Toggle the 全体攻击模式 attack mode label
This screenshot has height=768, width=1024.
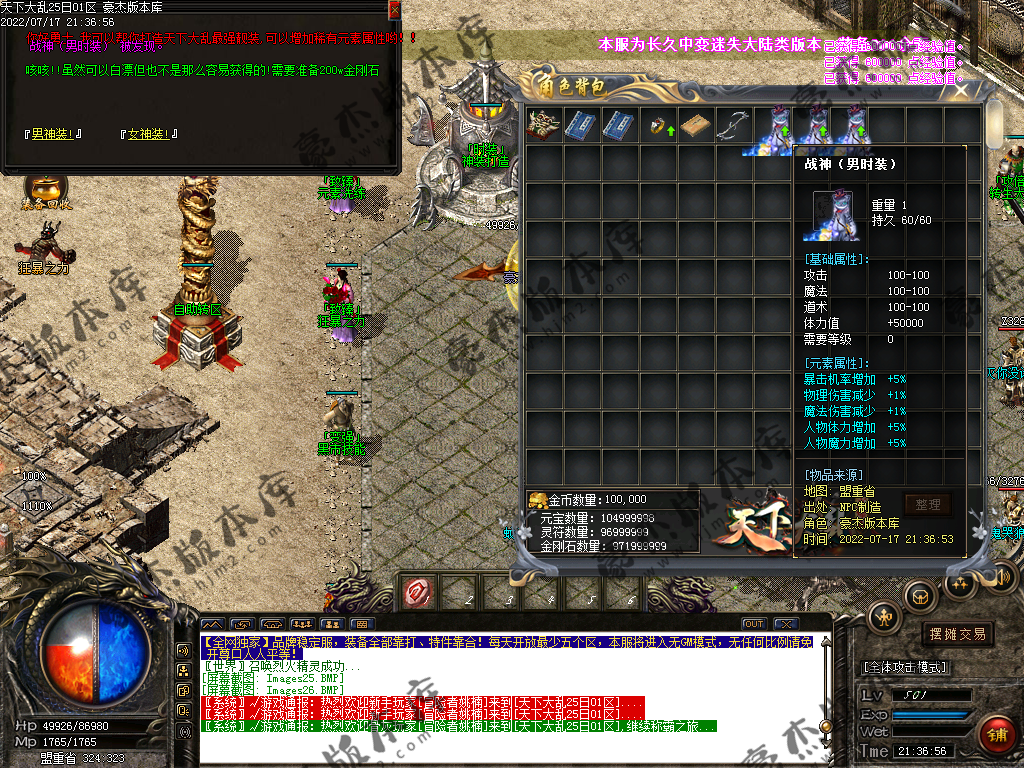(x=905, y=667)
